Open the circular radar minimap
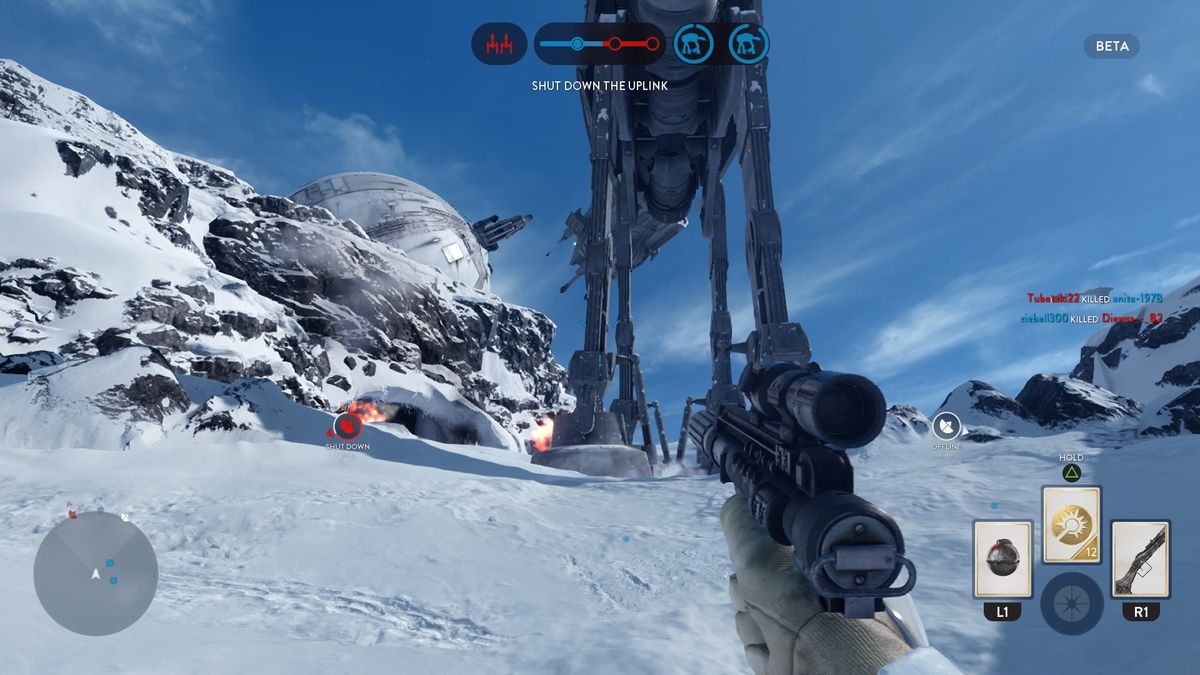 click(96, 573)
